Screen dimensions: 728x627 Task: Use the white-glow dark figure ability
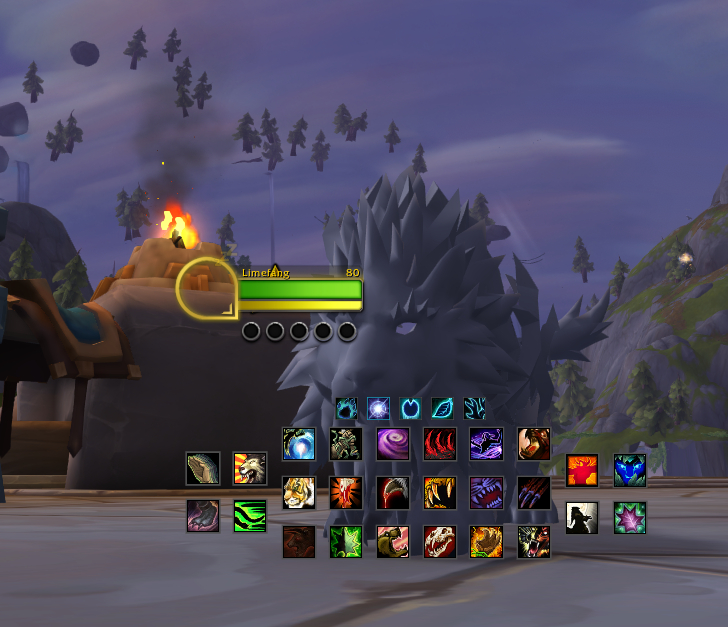(x=582, y=517)
